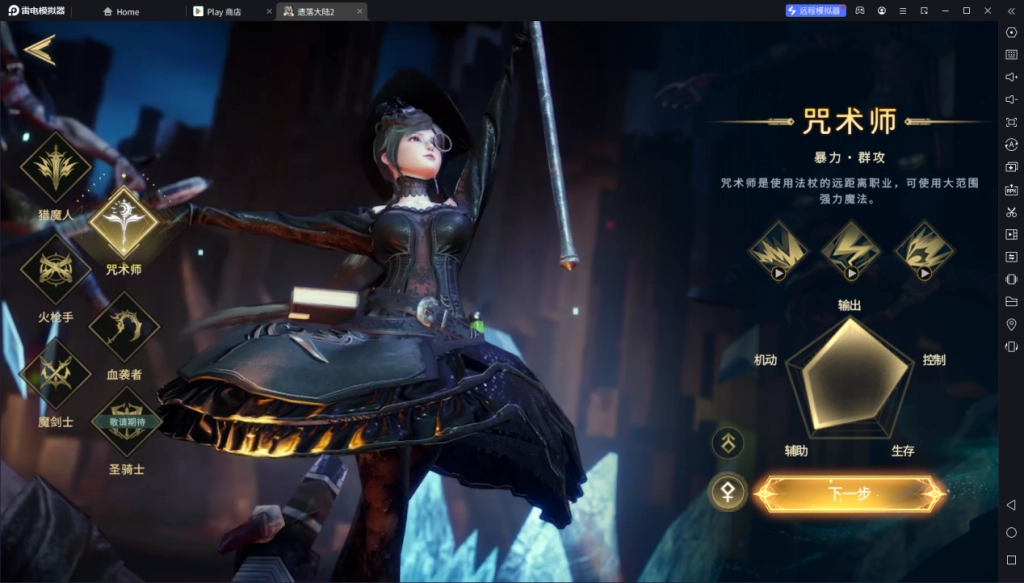This screenshot has height=583, width=1024.
Task: Select the 圣骑士 coming-soon class emblem
Action: [x=126, y=424]
